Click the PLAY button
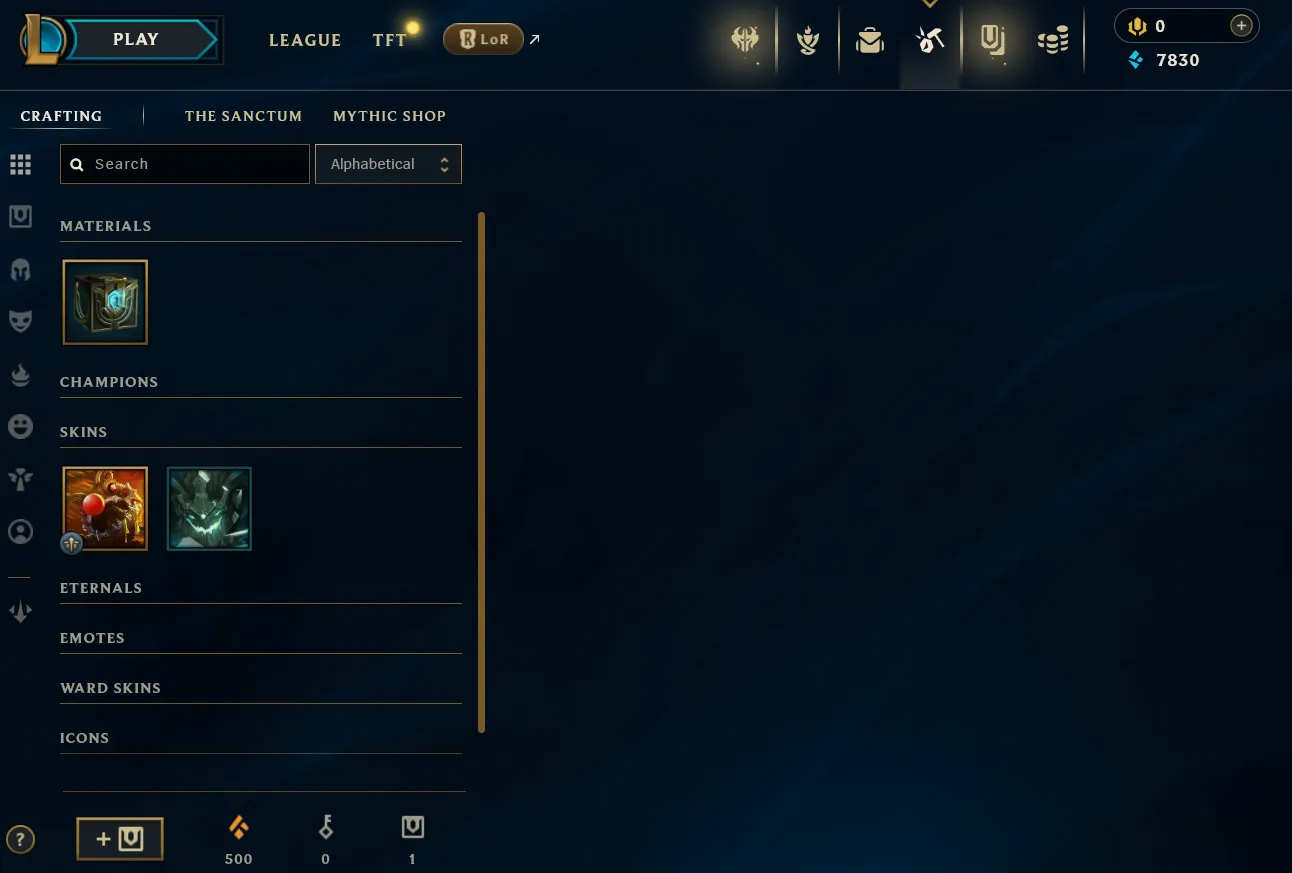 [136, 40]
